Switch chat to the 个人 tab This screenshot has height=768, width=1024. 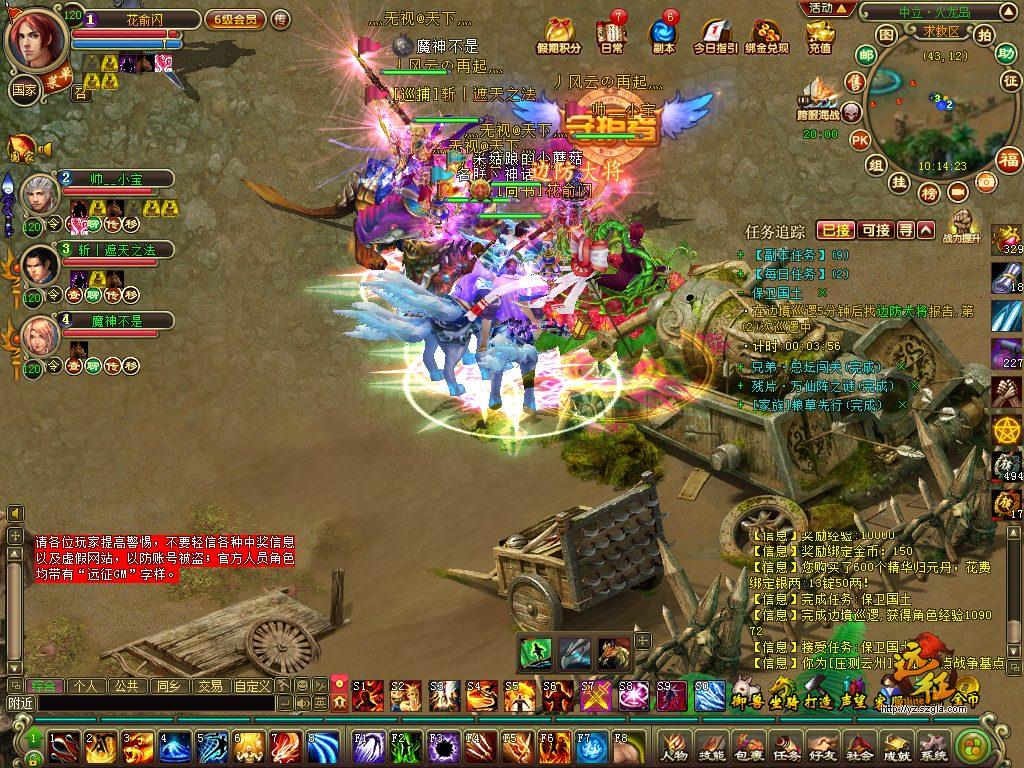click(85, 686)
